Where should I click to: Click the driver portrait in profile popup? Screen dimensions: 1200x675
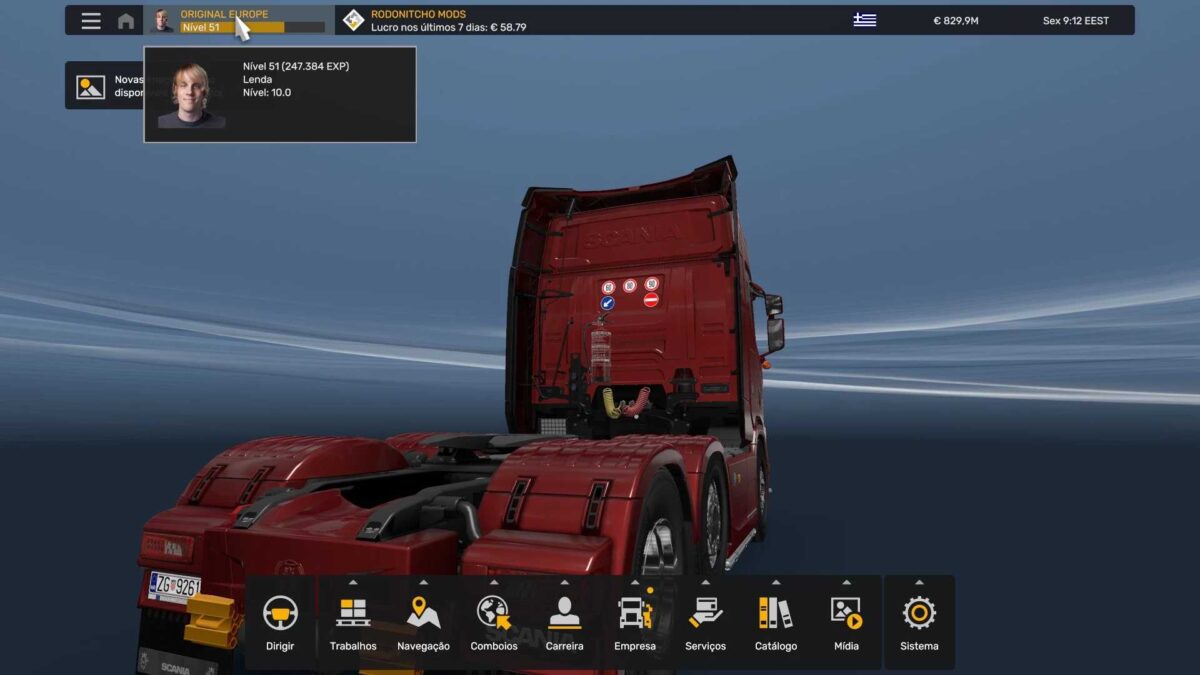(191, 95)
